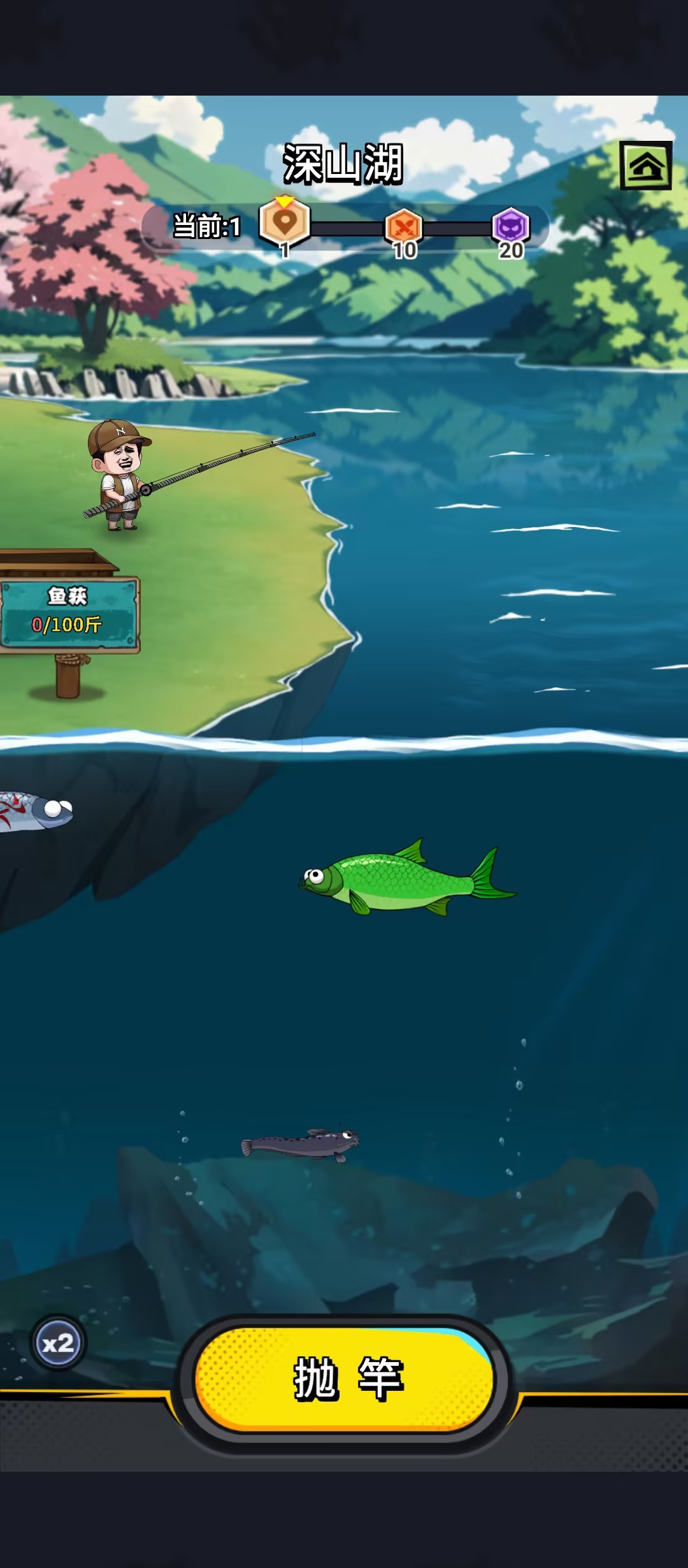The image size is (688, 1568).
Task: Toggle the x2 speed button
Action: pos(58,1344)
